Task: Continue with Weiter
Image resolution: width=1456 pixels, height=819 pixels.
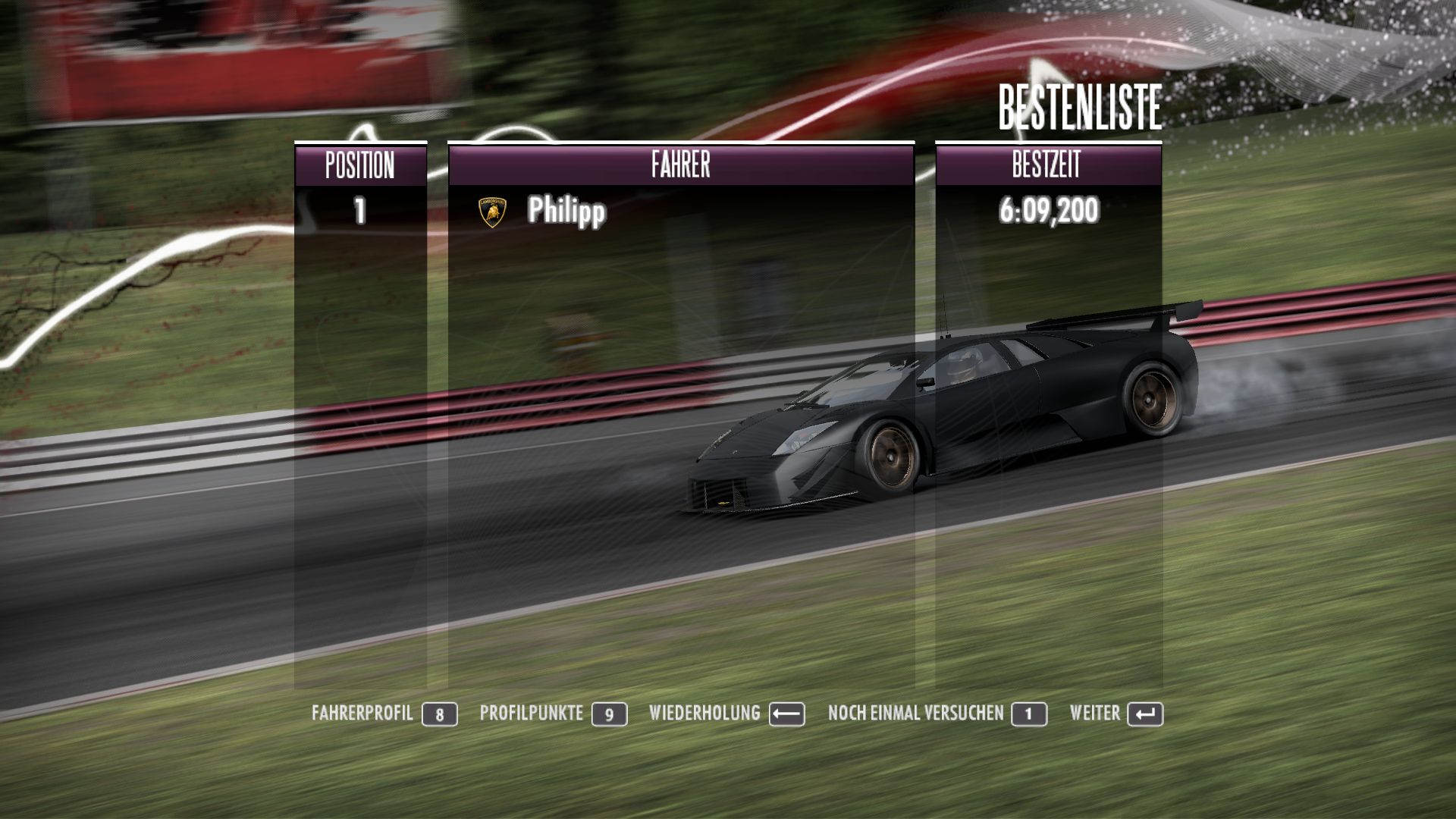Action: 1116,714
